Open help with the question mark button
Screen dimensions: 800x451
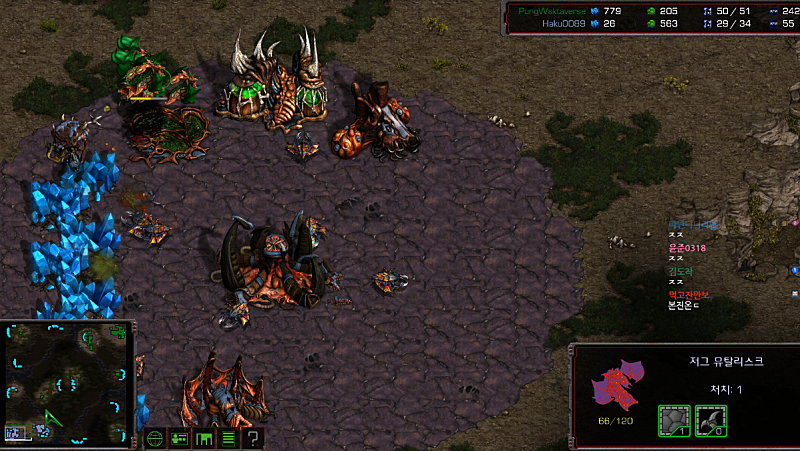253,438
